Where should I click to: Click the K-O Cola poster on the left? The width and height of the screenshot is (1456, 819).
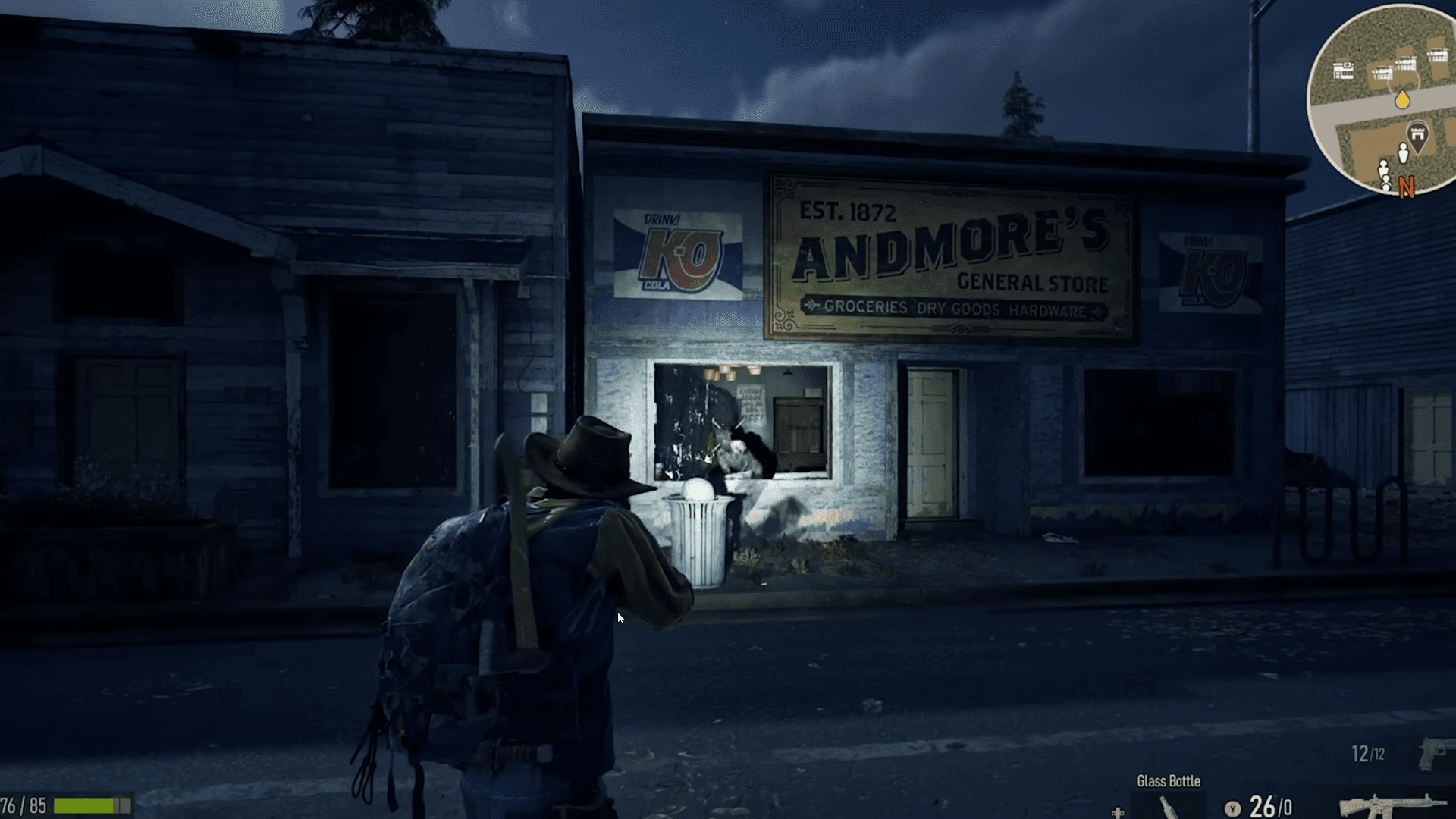(680, 254)
